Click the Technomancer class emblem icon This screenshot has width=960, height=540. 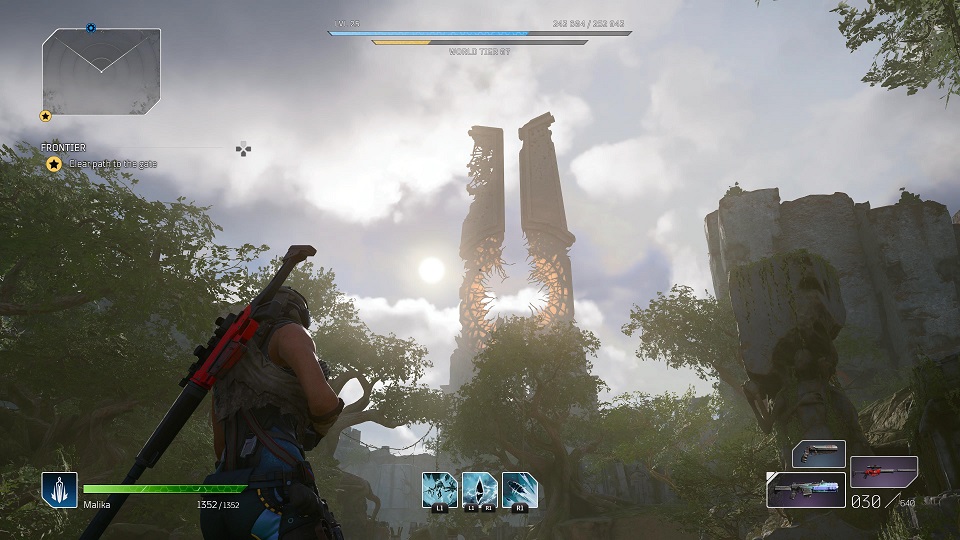click(x=59, y=490)
